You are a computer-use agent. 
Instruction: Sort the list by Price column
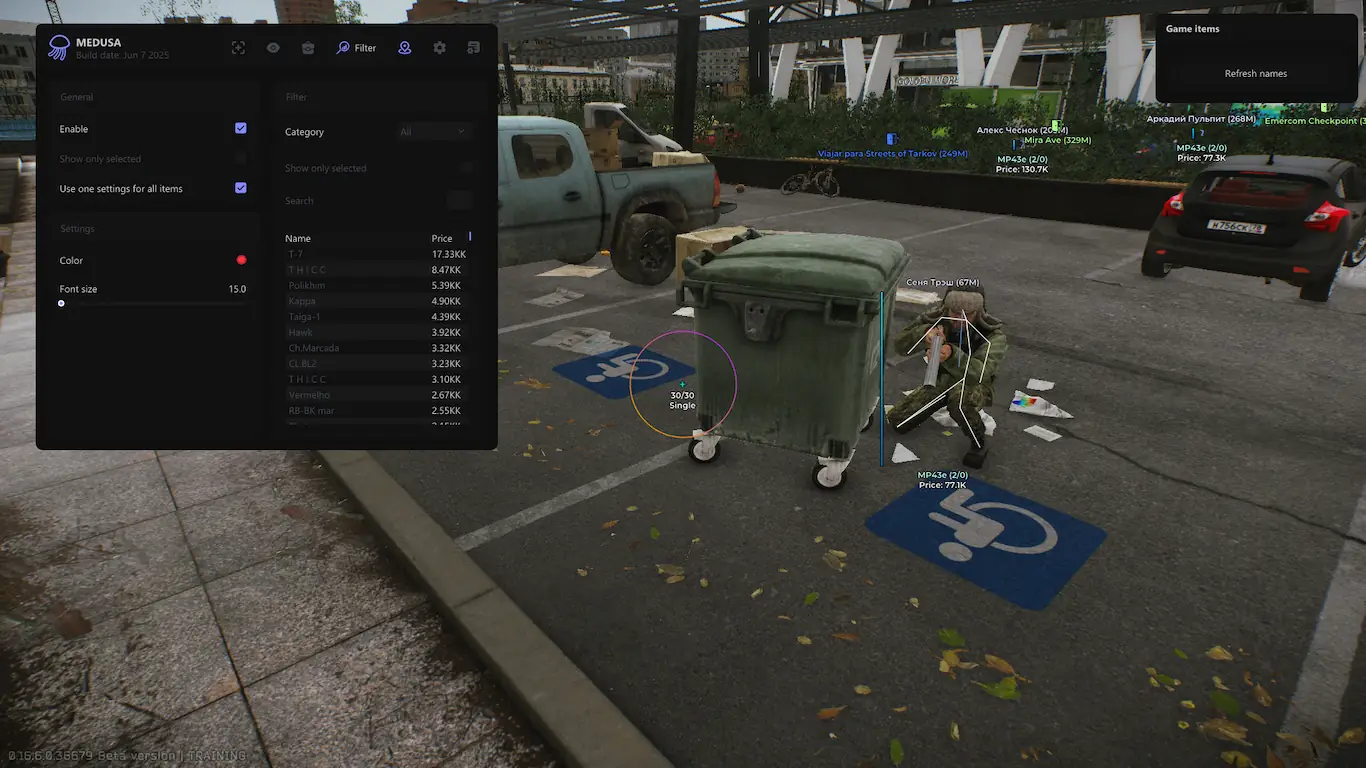click(442, 239)
